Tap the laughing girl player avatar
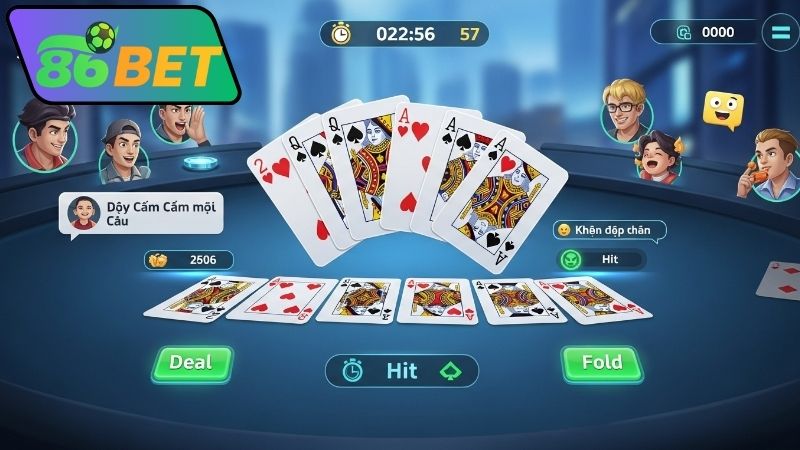 click(660, 160)
